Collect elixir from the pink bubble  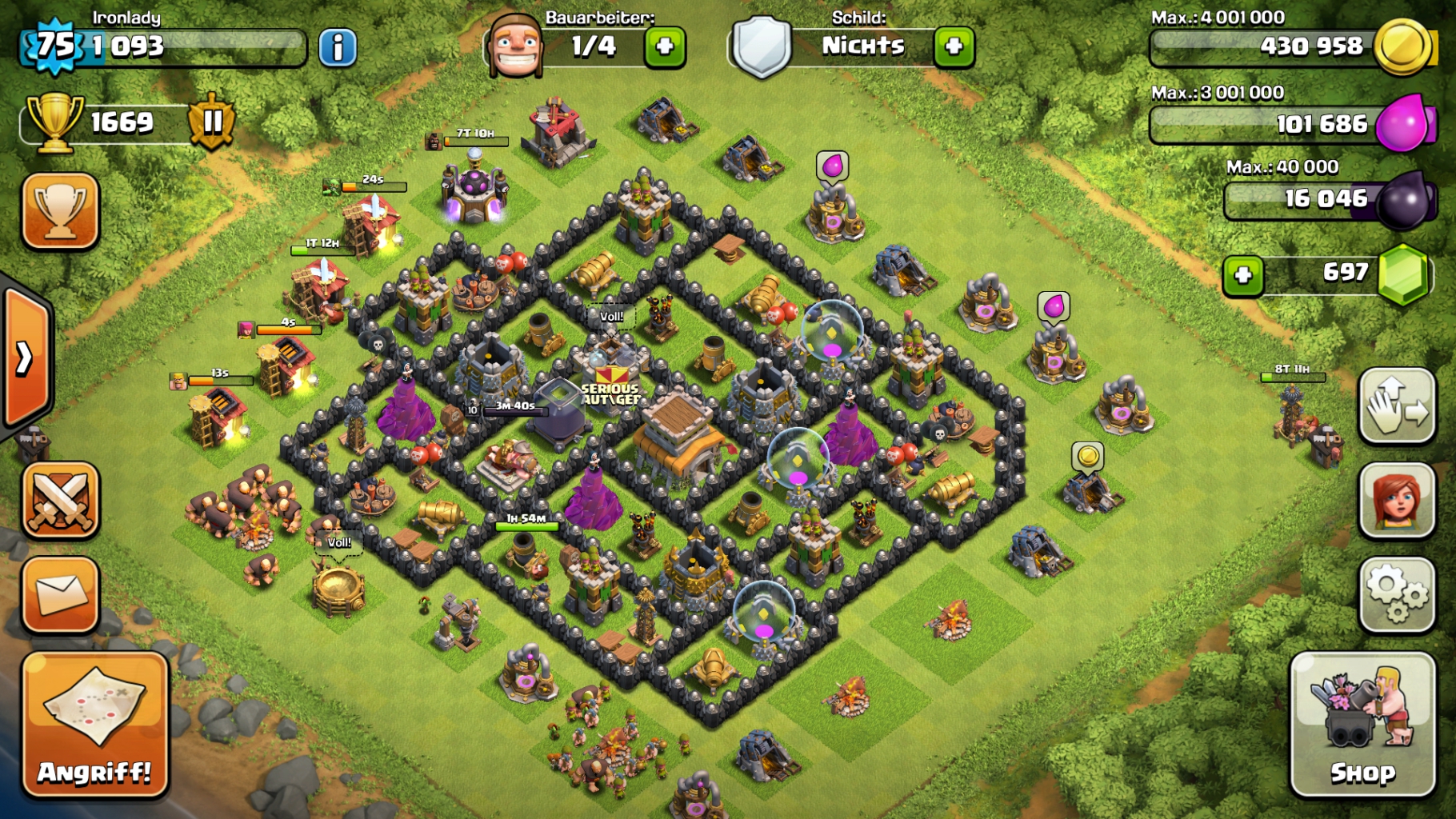pyautogui.click(x=833, y=166)
